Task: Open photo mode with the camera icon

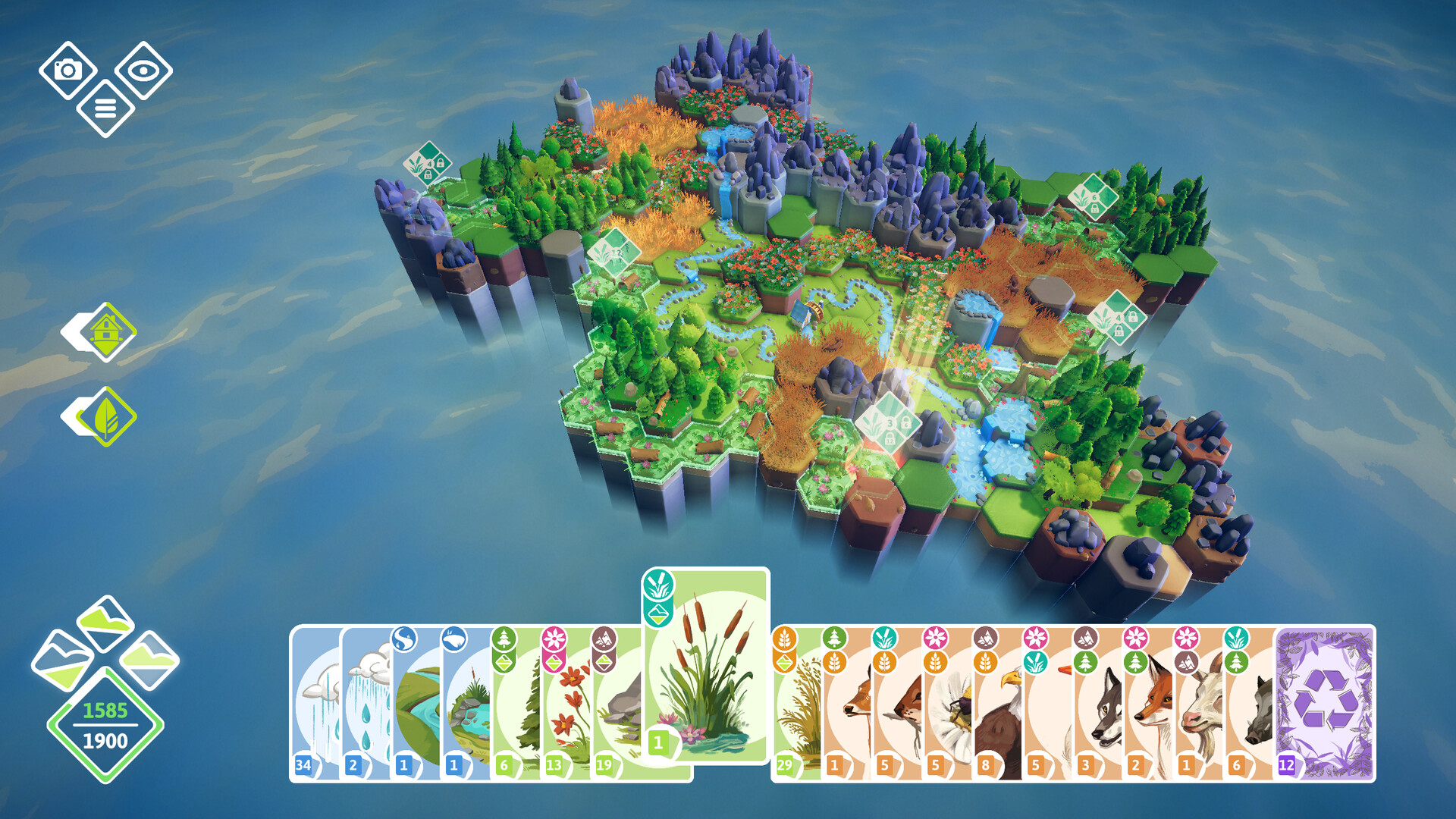Action: pos(67,72)
